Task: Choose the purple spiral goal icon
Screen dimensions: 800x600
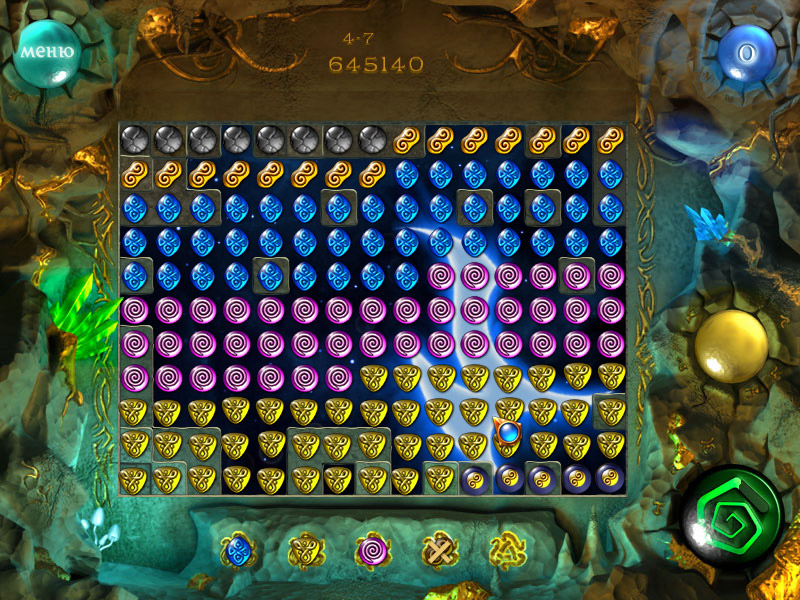Action: tap(372, 550)
